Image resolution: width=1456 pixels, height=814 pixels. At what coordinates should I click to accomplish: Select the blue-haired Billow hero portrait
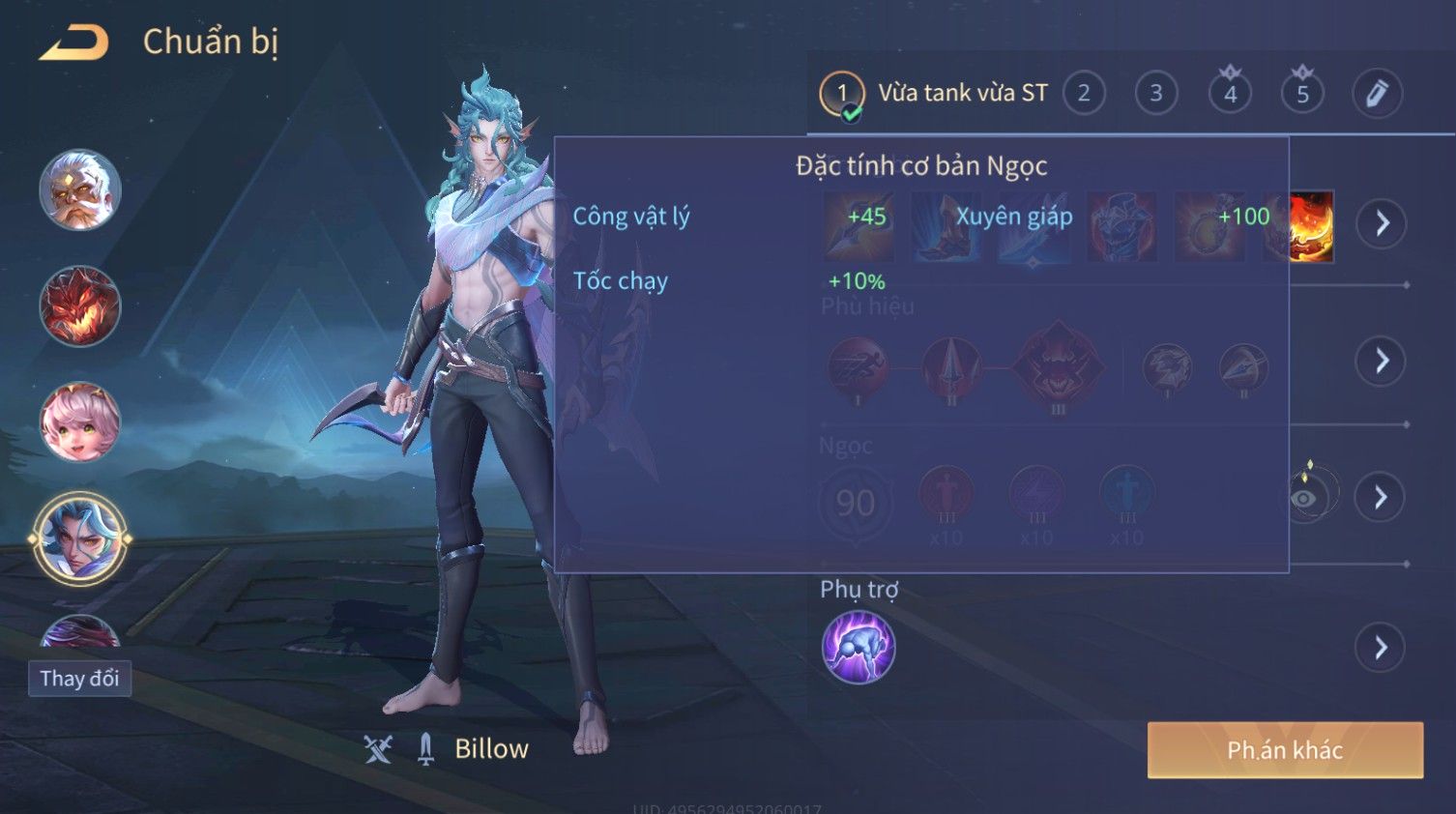(80, 538)
